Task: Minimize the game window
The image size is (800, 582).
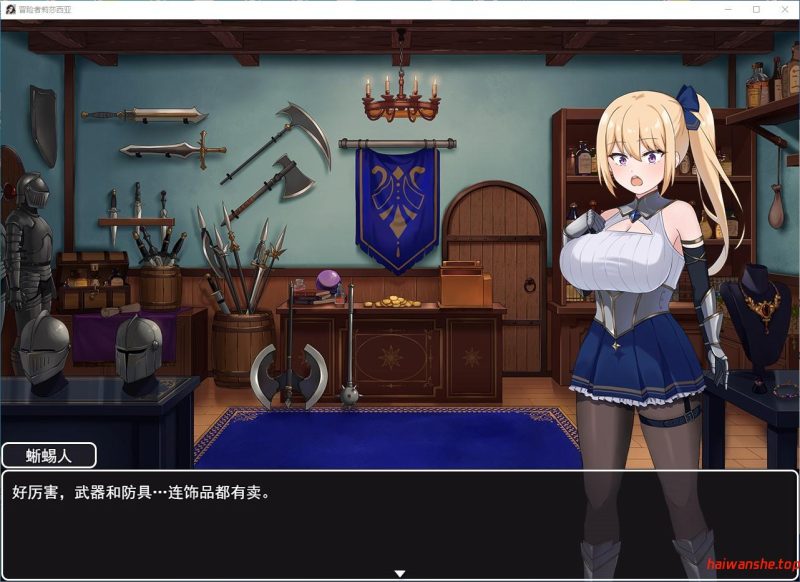Action: [728, 9]
